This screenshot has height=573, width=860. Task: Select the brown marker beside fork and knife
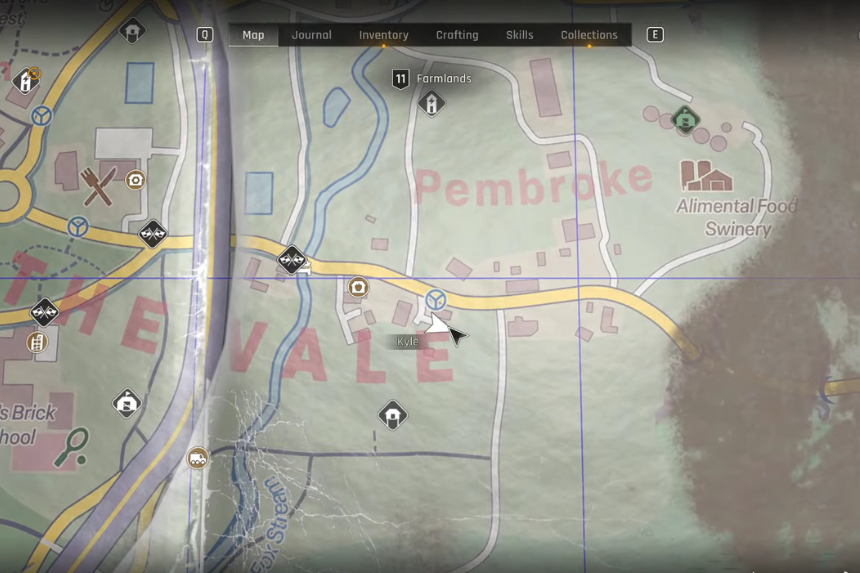(x=135, y=180)
